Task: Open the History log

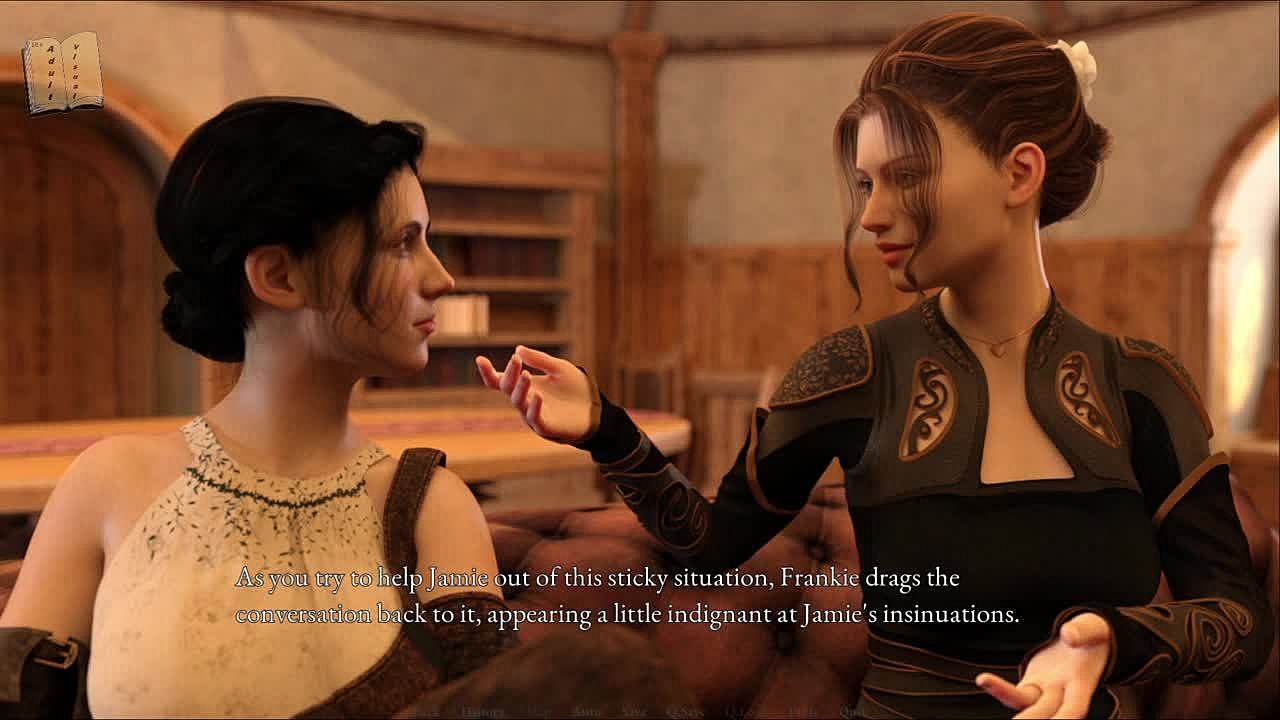Action: coord(483,712)
